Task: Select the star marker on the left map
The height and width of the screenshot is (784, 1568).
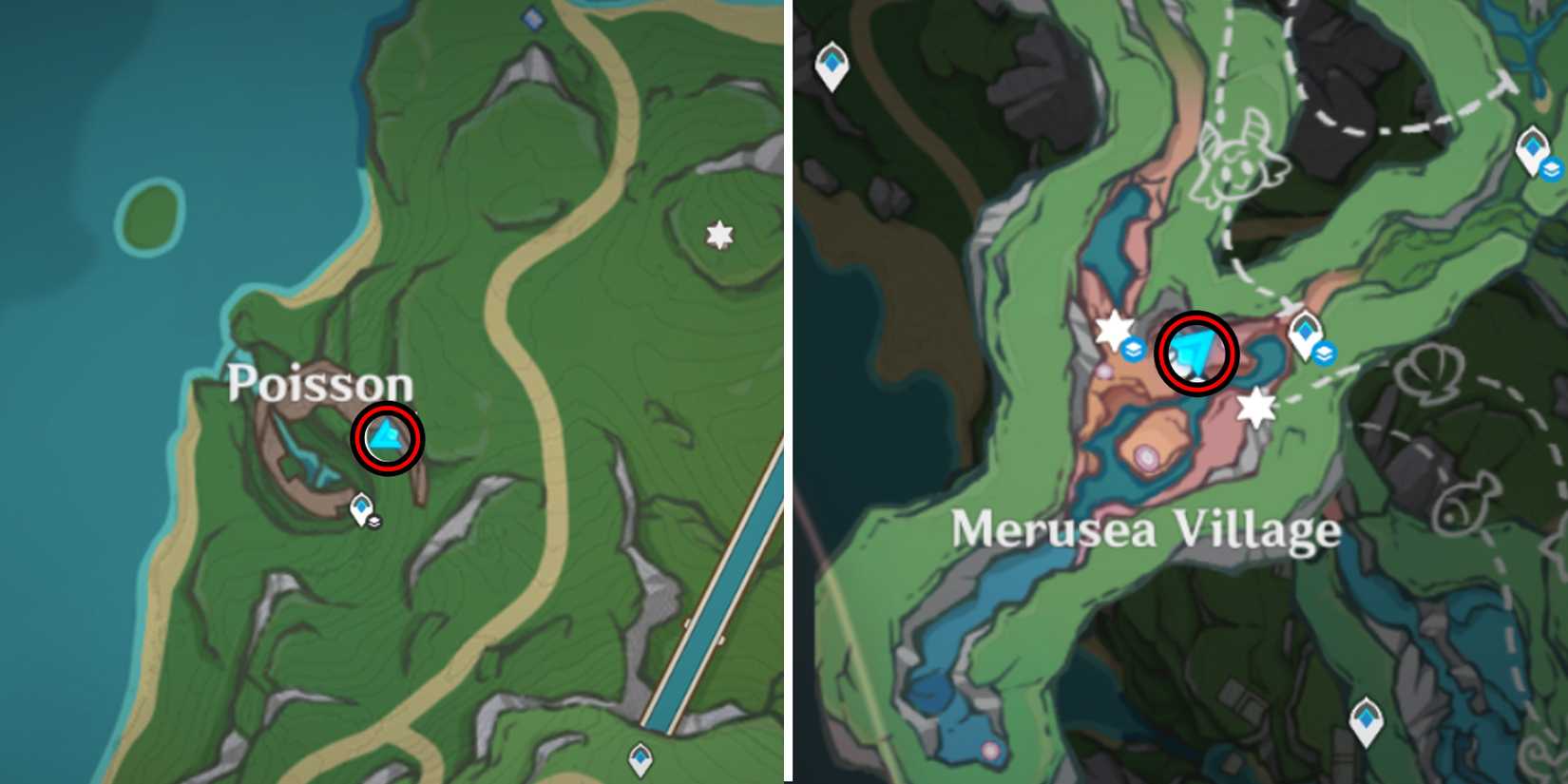Action: click(718, 233)
